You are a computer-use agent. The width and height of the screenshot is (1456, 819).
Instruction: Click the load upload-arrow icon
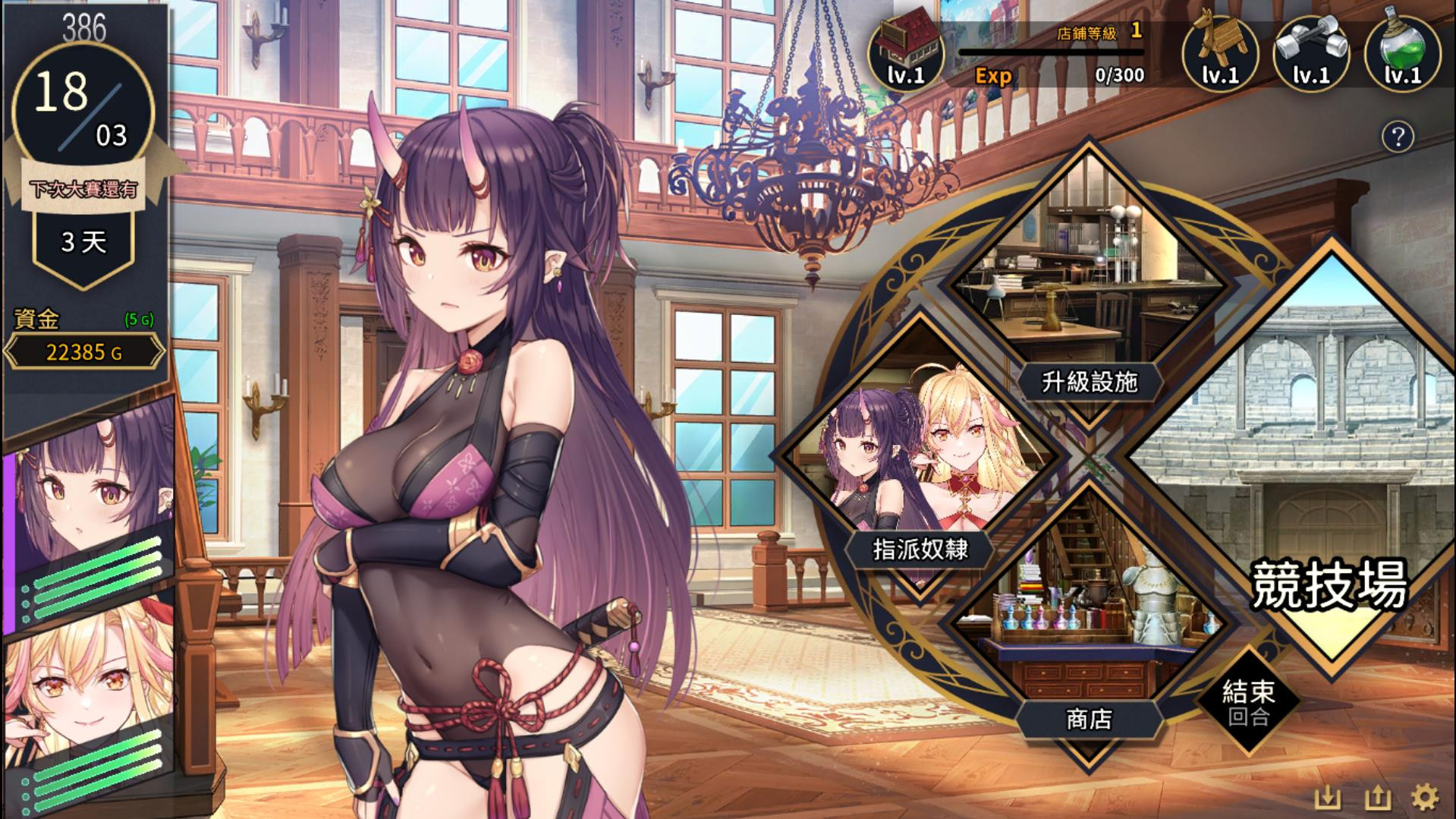click(x=1377, y=798)
